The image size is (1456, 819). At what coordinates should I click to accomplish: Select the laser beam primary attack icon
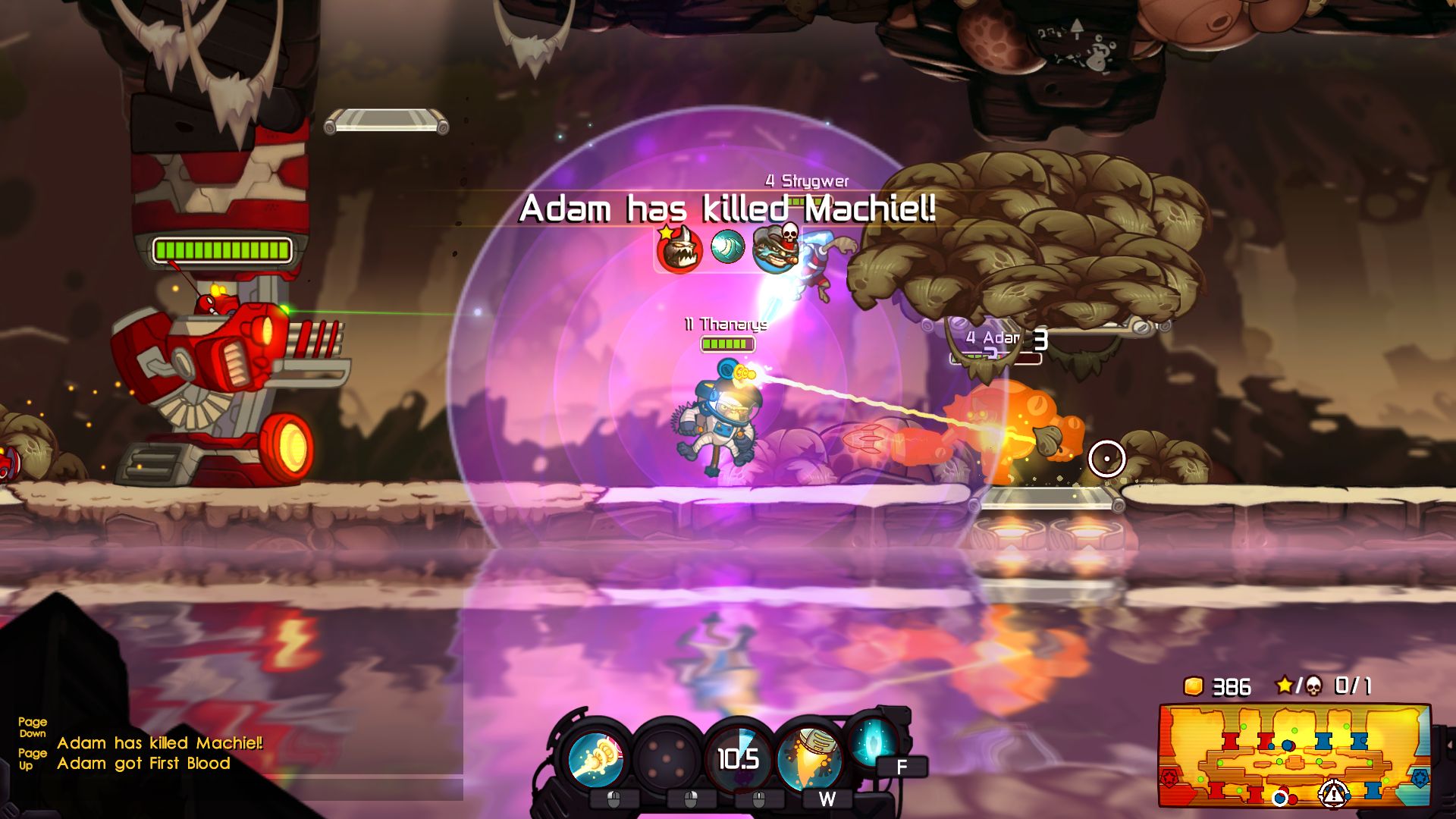point(596,759)
